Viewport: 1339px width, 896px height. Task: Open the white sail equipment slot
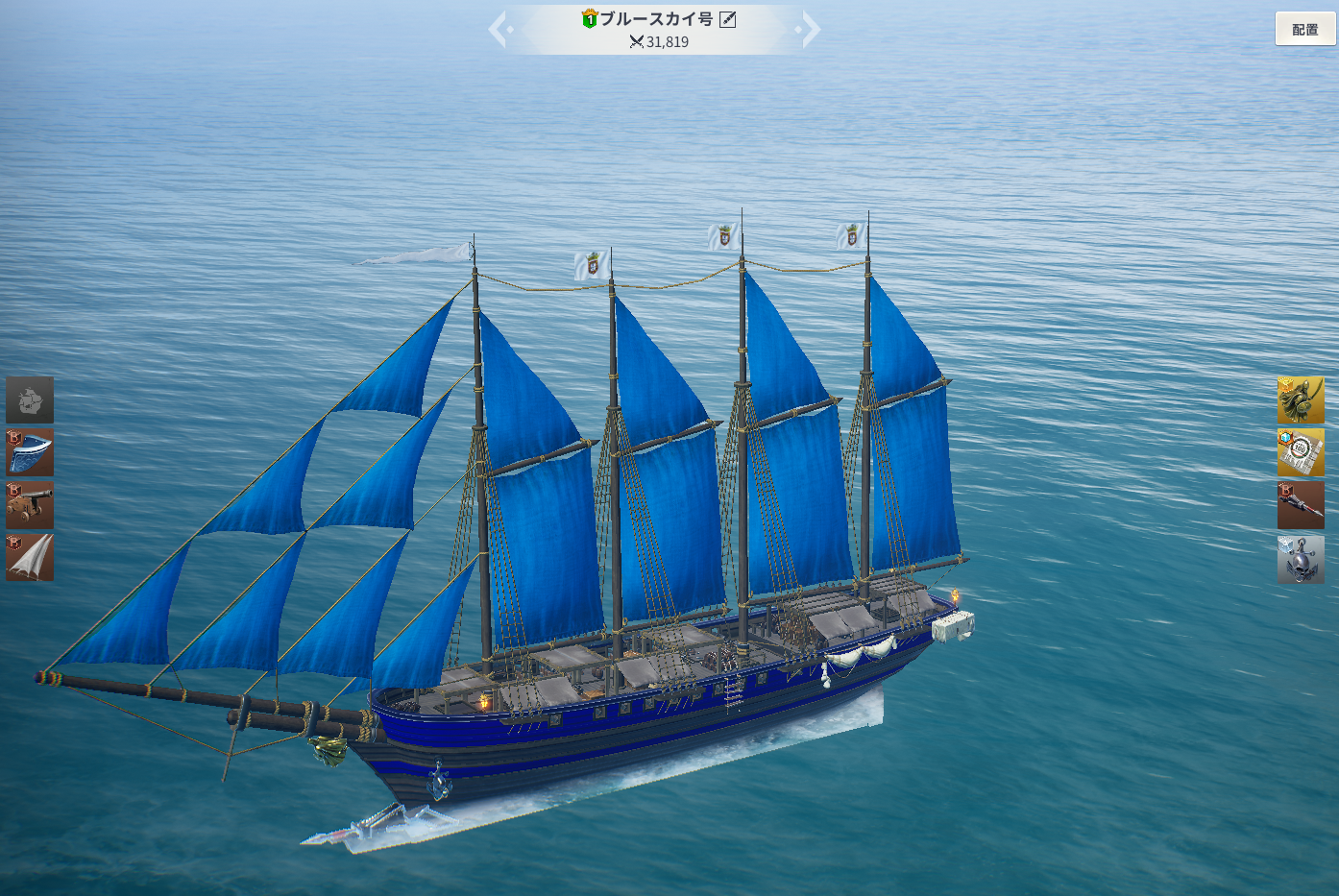[30, 557]
